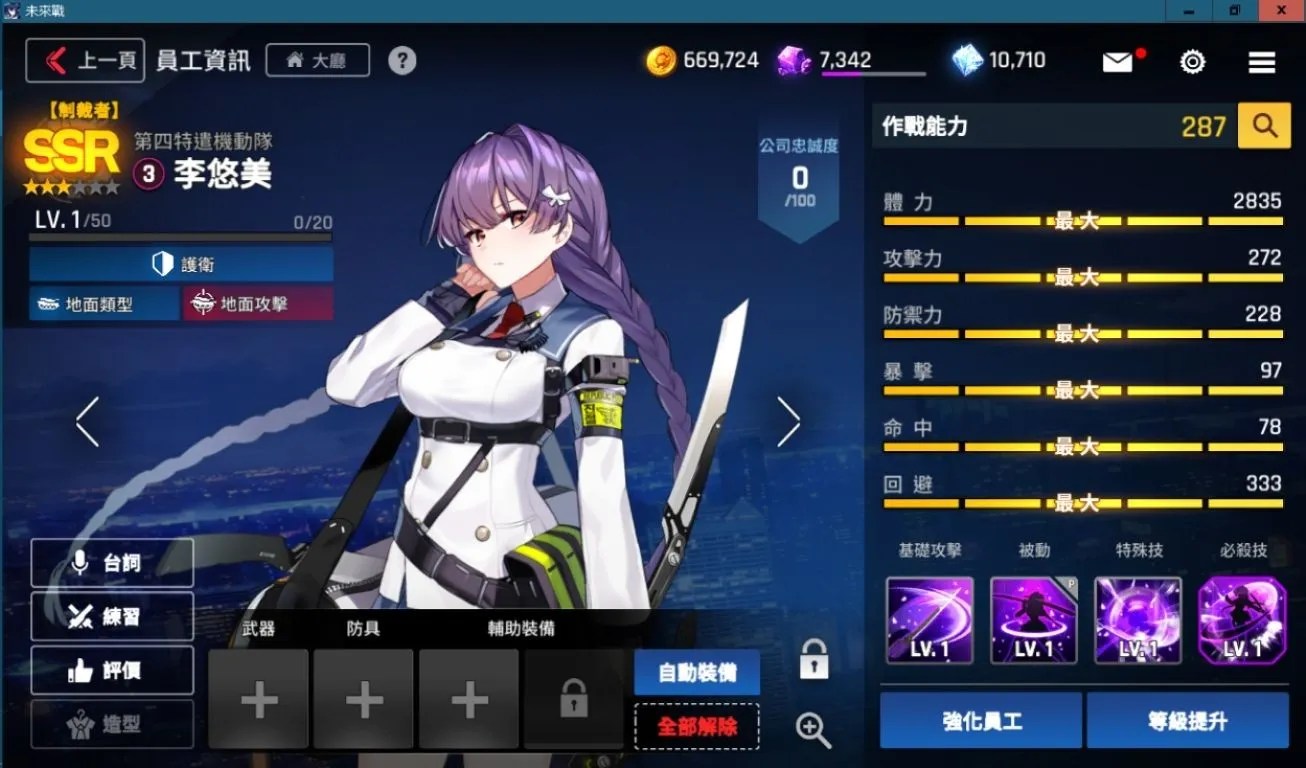View the 必殺技 ultimate skill icon
The image size is (1306, 768).
1242,620
